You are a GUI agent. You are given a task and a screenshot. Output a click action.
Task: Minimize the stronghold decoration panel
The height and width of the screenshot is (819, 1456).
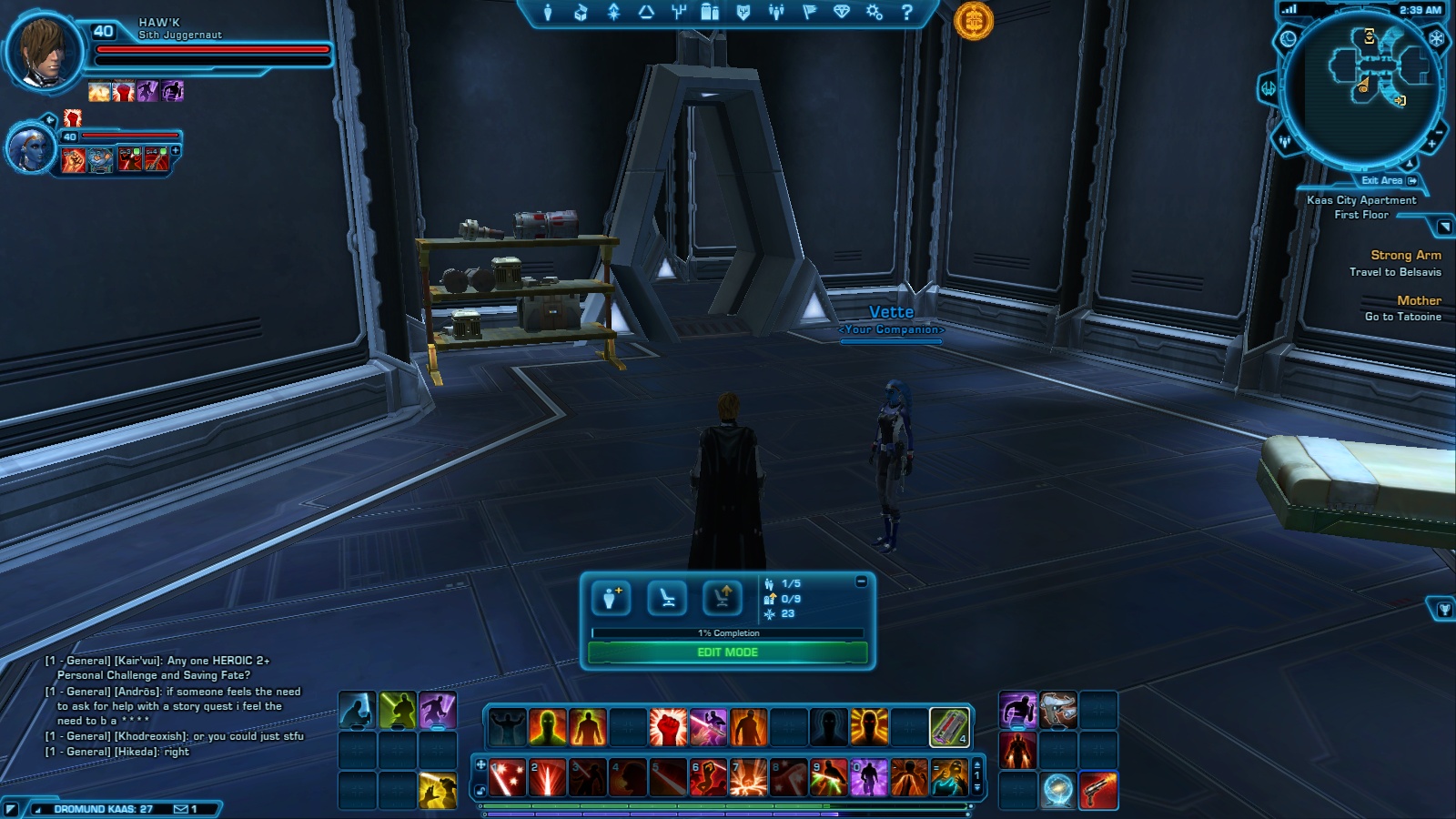point(861,581)
